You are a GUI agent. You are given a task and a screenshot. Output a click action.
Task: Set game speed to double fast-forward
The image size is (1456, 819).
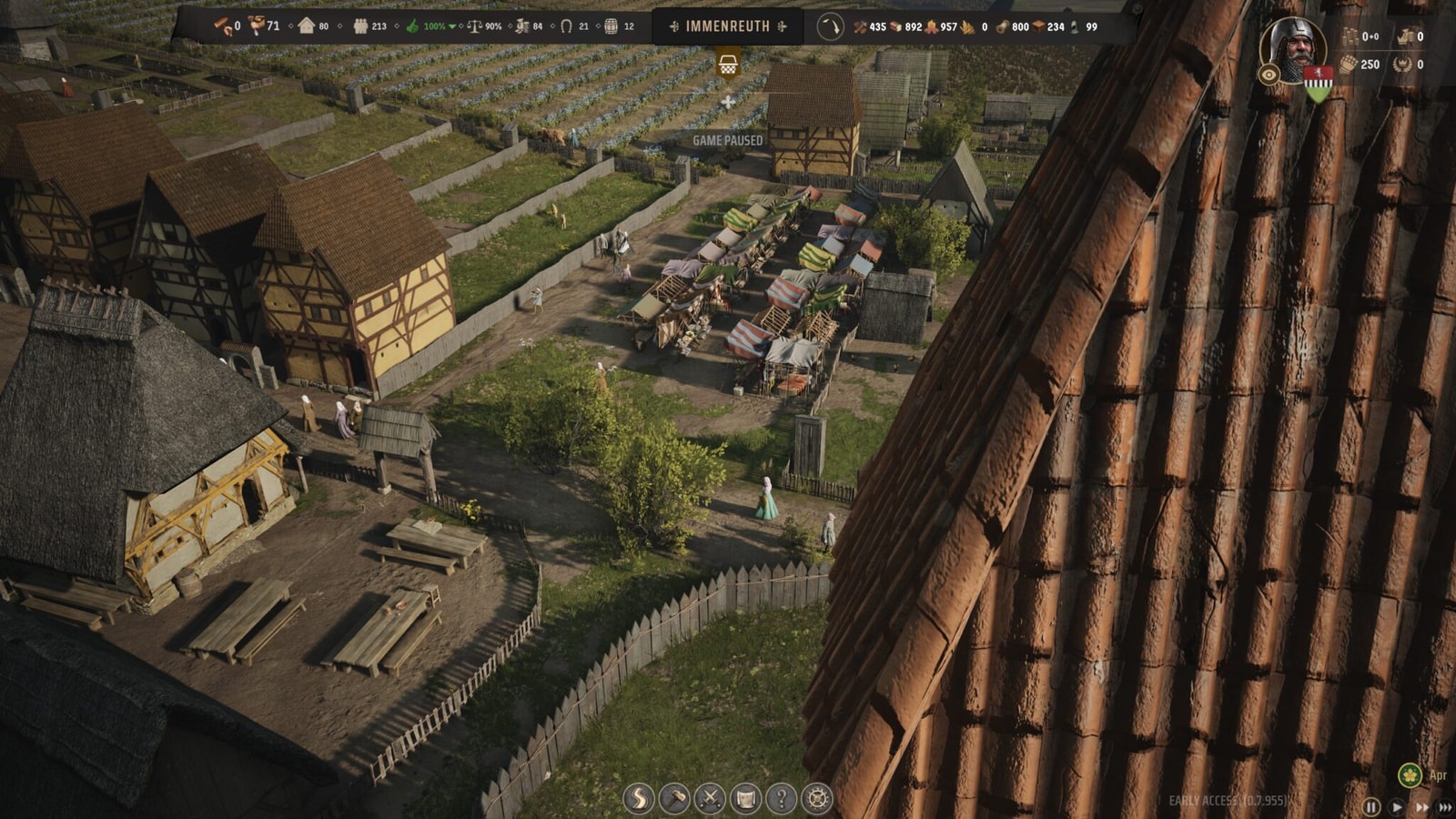1421,807
